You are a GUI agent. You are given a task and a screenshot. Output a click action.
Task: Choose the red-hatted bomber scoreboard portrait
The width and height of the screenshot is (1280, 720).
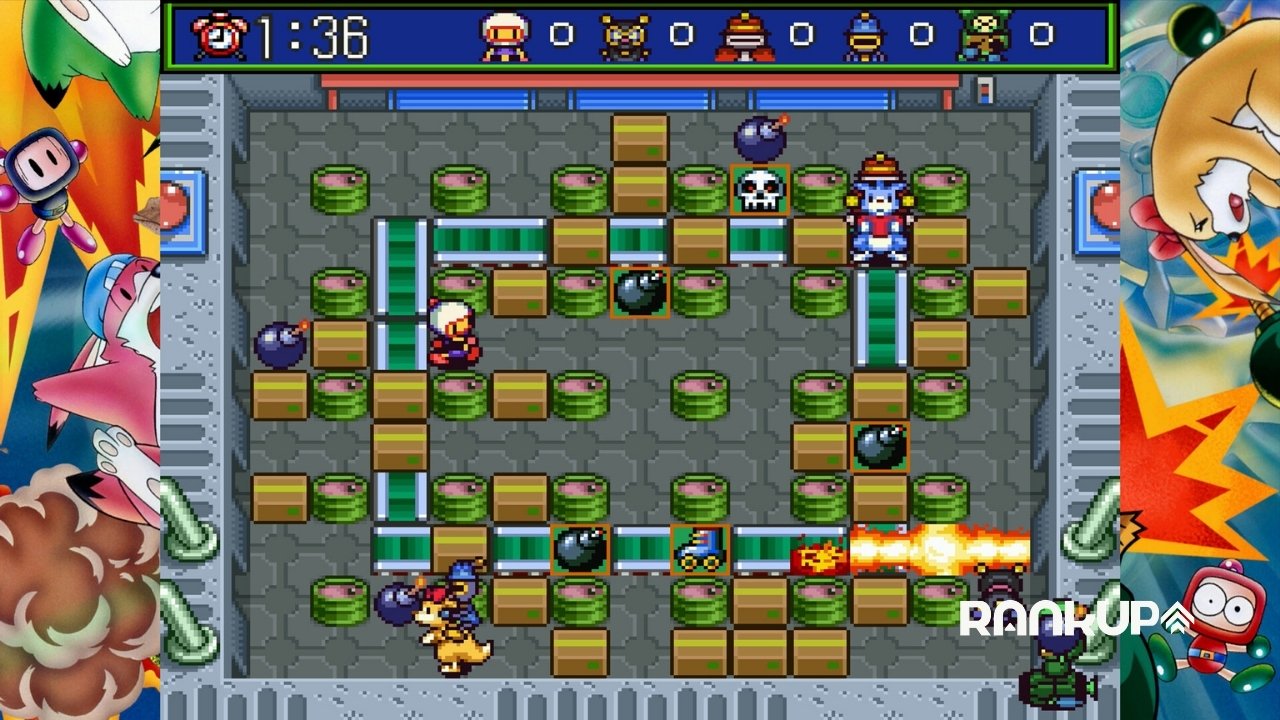click(x=744, y=37)
